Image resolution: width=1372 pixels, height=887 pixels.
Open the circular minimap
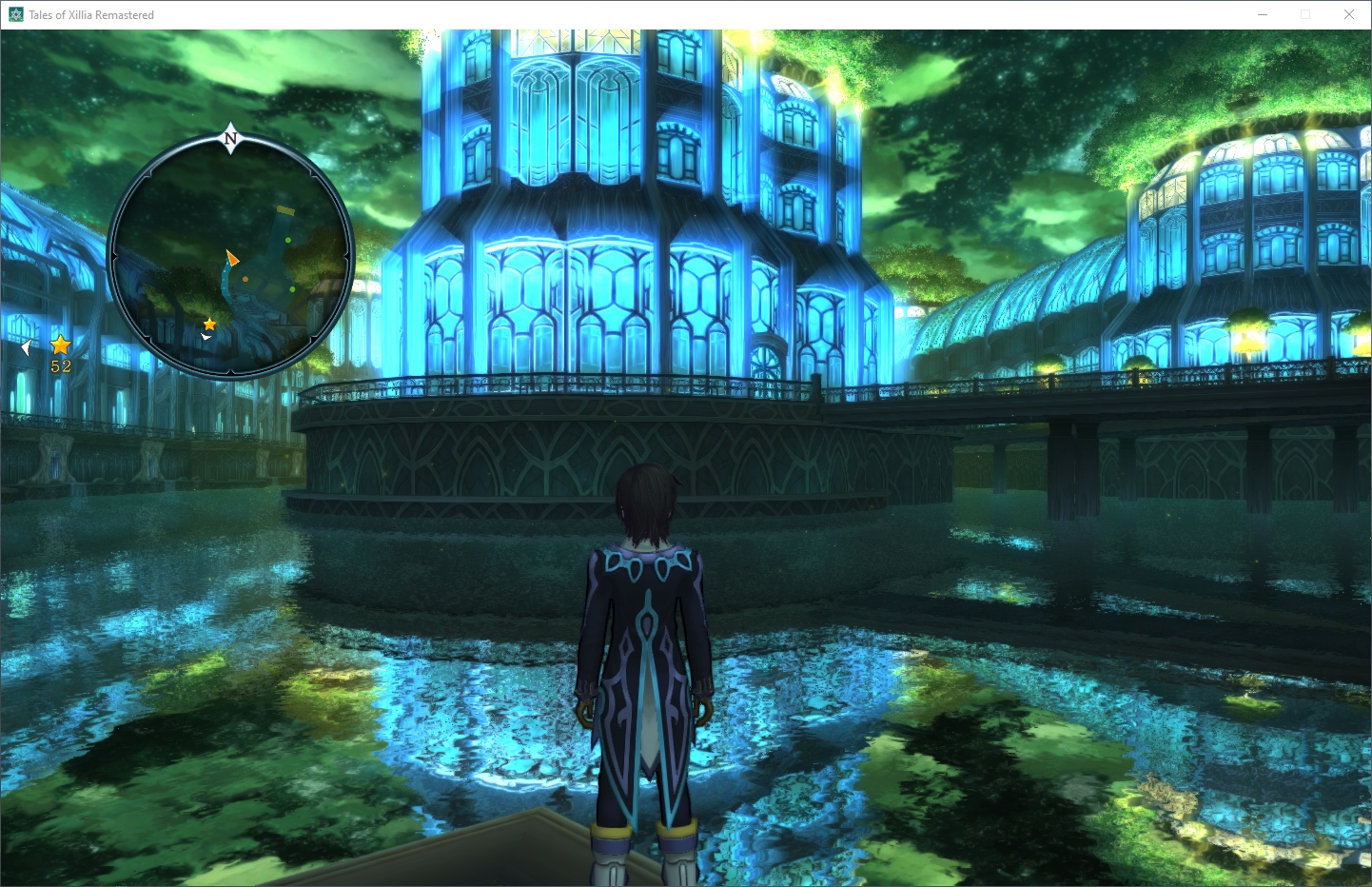tap(230, 255)
